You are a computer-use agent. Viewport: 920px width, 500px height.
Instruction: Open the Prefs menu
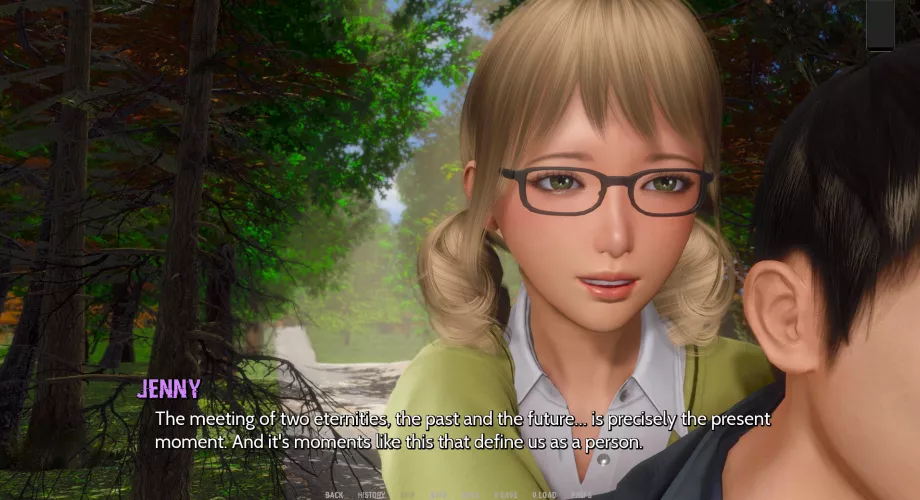pyautogui.click(x=581, y=495)
